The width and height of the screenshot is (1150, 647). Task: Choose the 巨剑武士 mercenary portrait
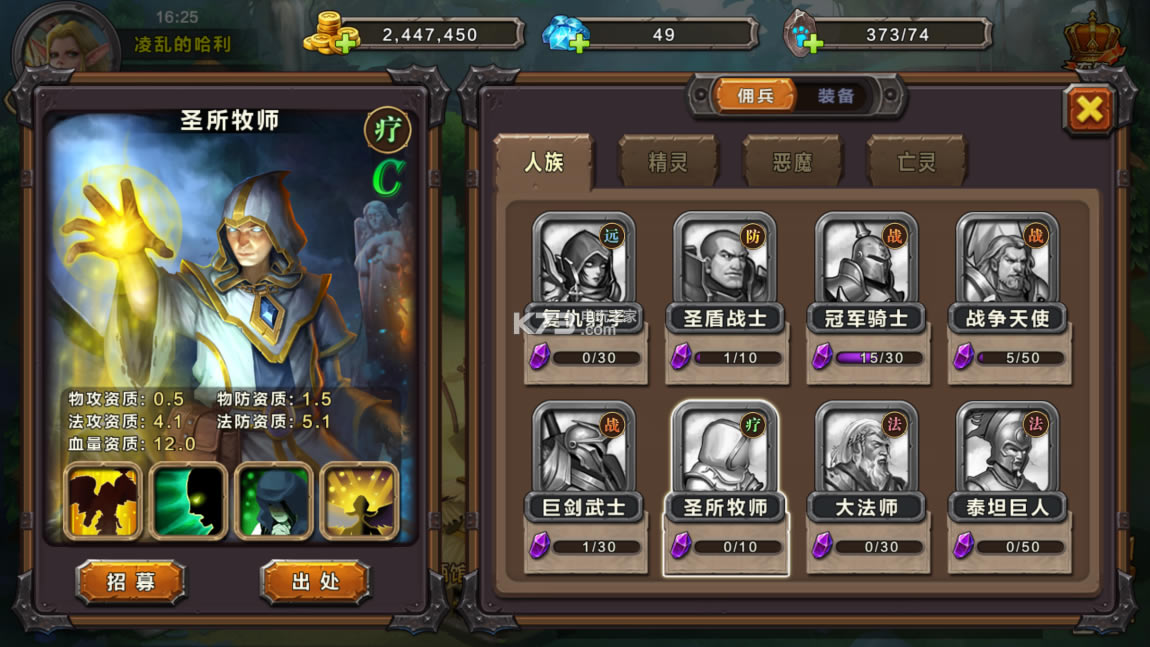tap(585, 452)
